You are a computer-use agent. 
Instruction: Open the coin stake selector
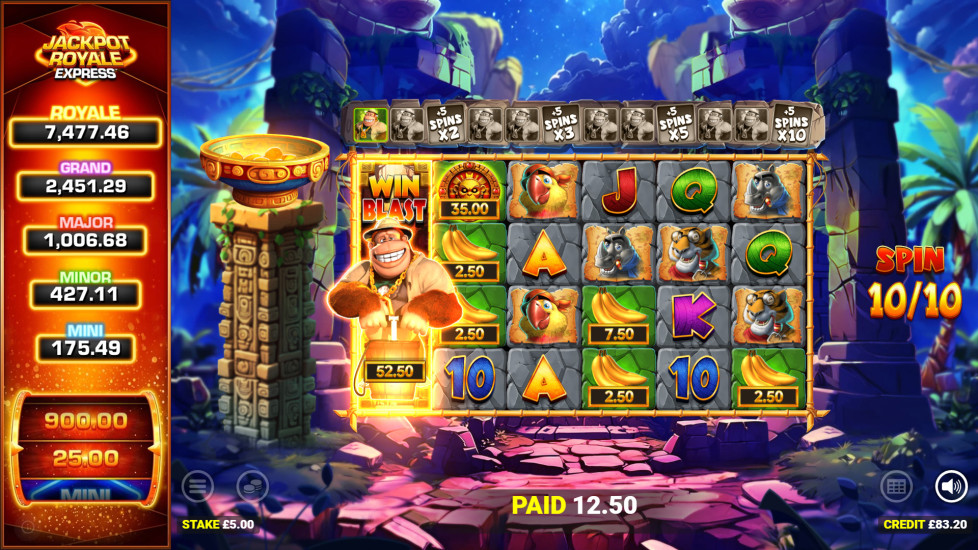point(252,487)
